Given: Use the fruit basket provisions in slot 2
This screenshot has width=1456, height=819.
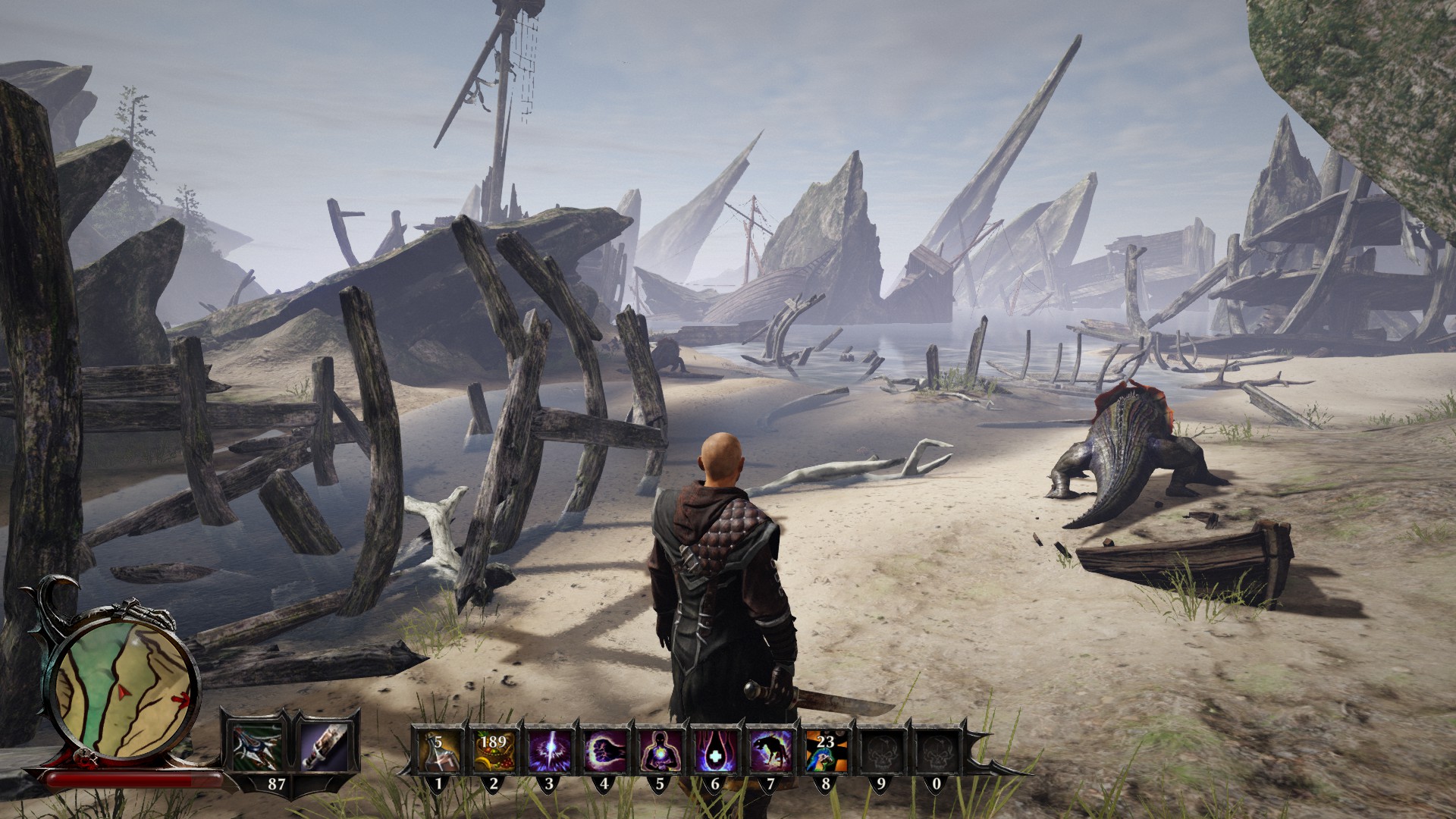Looking at the screenshot, I should [494, 749].
